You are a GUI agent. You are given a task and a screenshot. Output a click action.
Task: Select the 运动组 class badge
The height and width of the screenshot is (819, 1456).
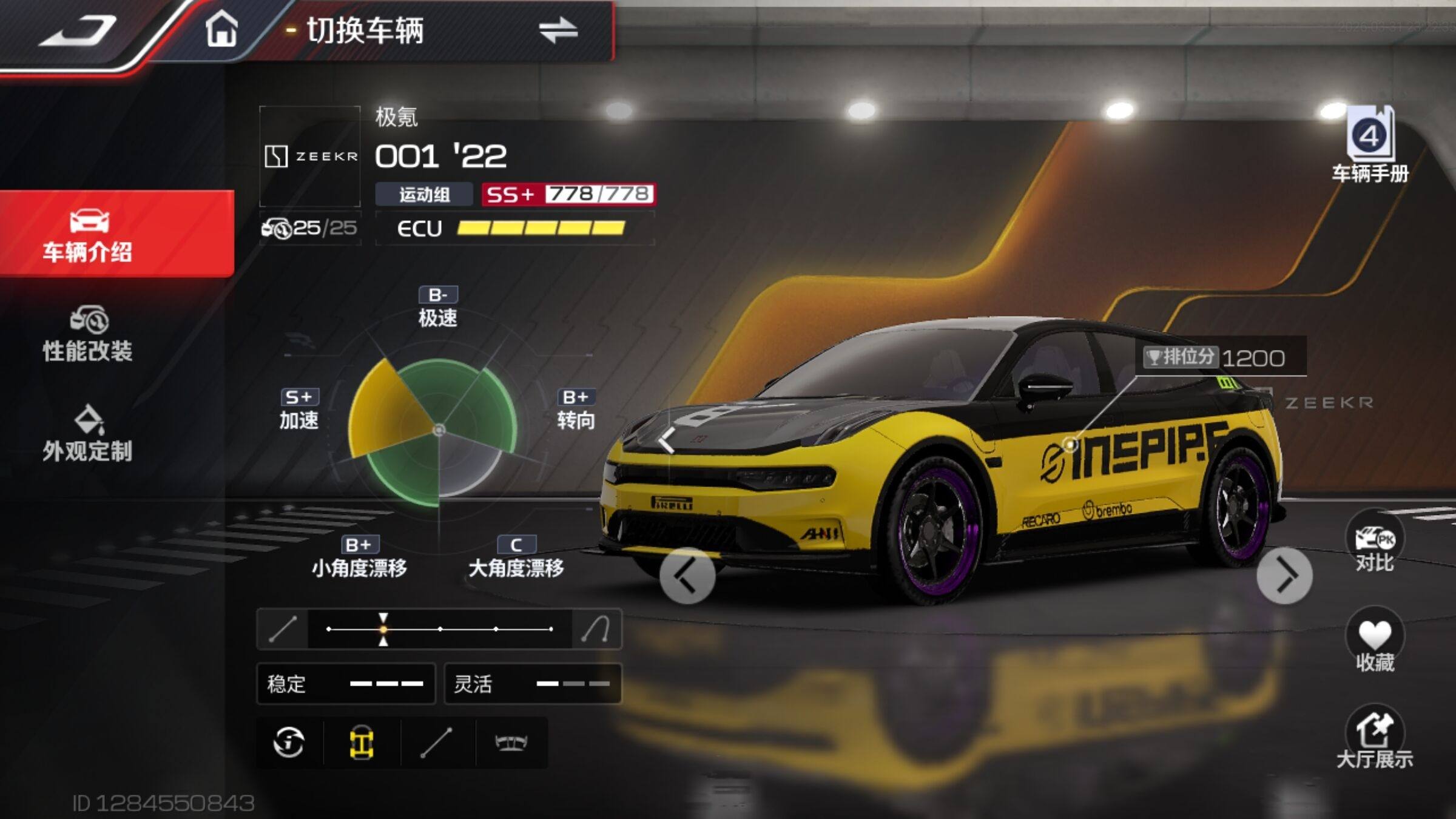(x=424, y=195)
